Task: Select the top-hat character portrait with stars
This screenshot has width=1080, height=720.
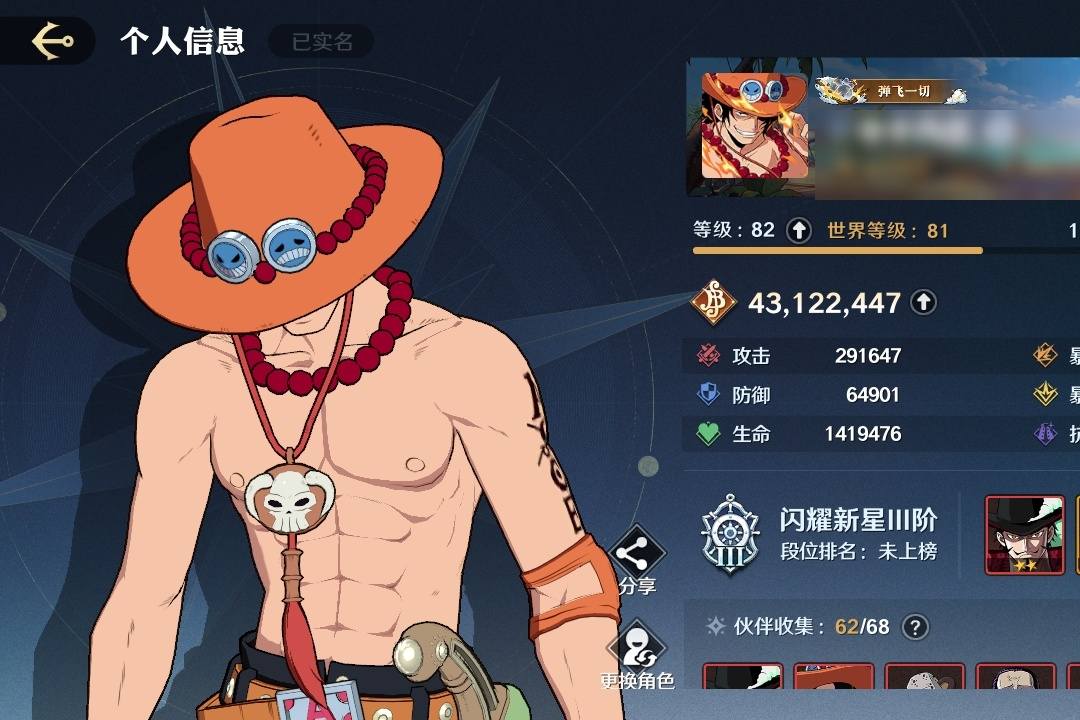Action: [x=1024, y=535]
